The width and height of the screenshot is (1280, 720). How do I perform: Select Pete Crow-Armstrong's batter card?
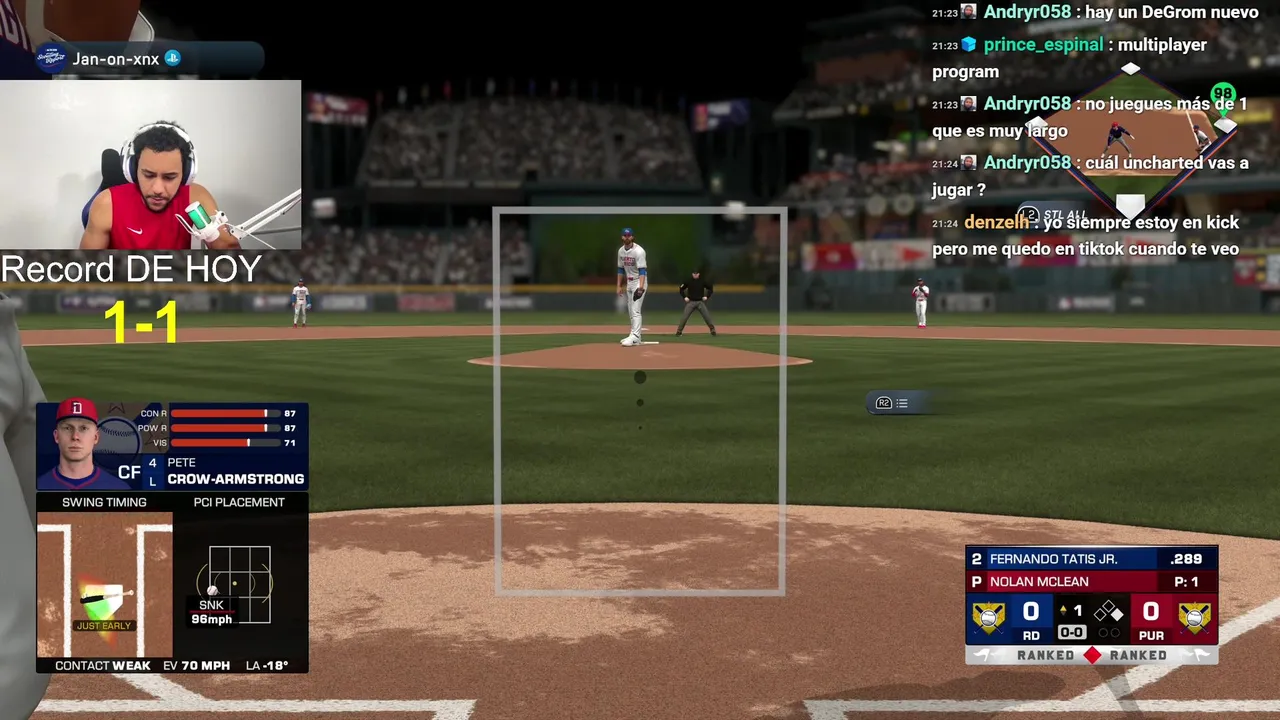coord(172,446)
